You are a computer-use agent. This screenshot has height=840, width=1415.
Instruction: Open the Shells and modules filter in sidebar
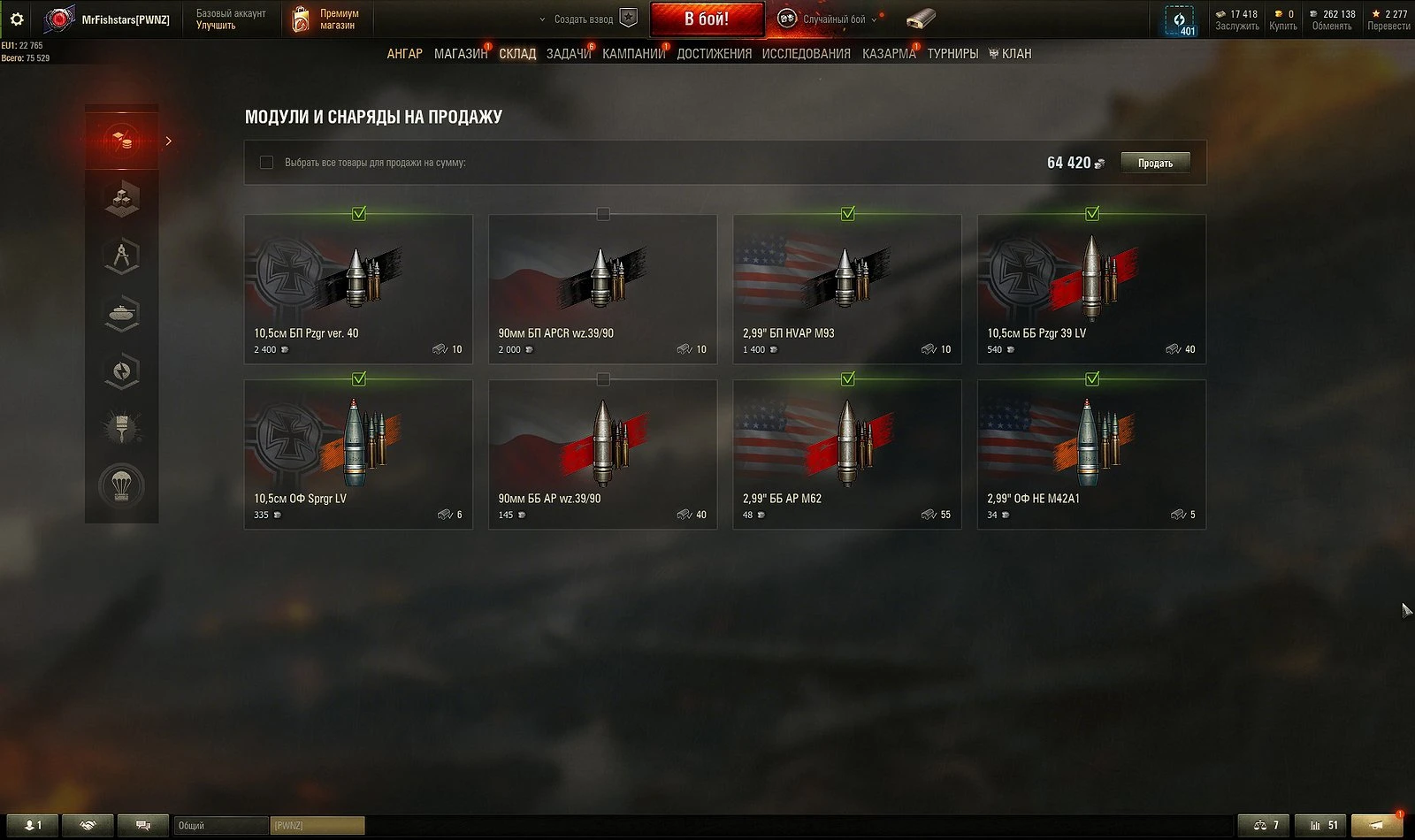pos(122,139)
